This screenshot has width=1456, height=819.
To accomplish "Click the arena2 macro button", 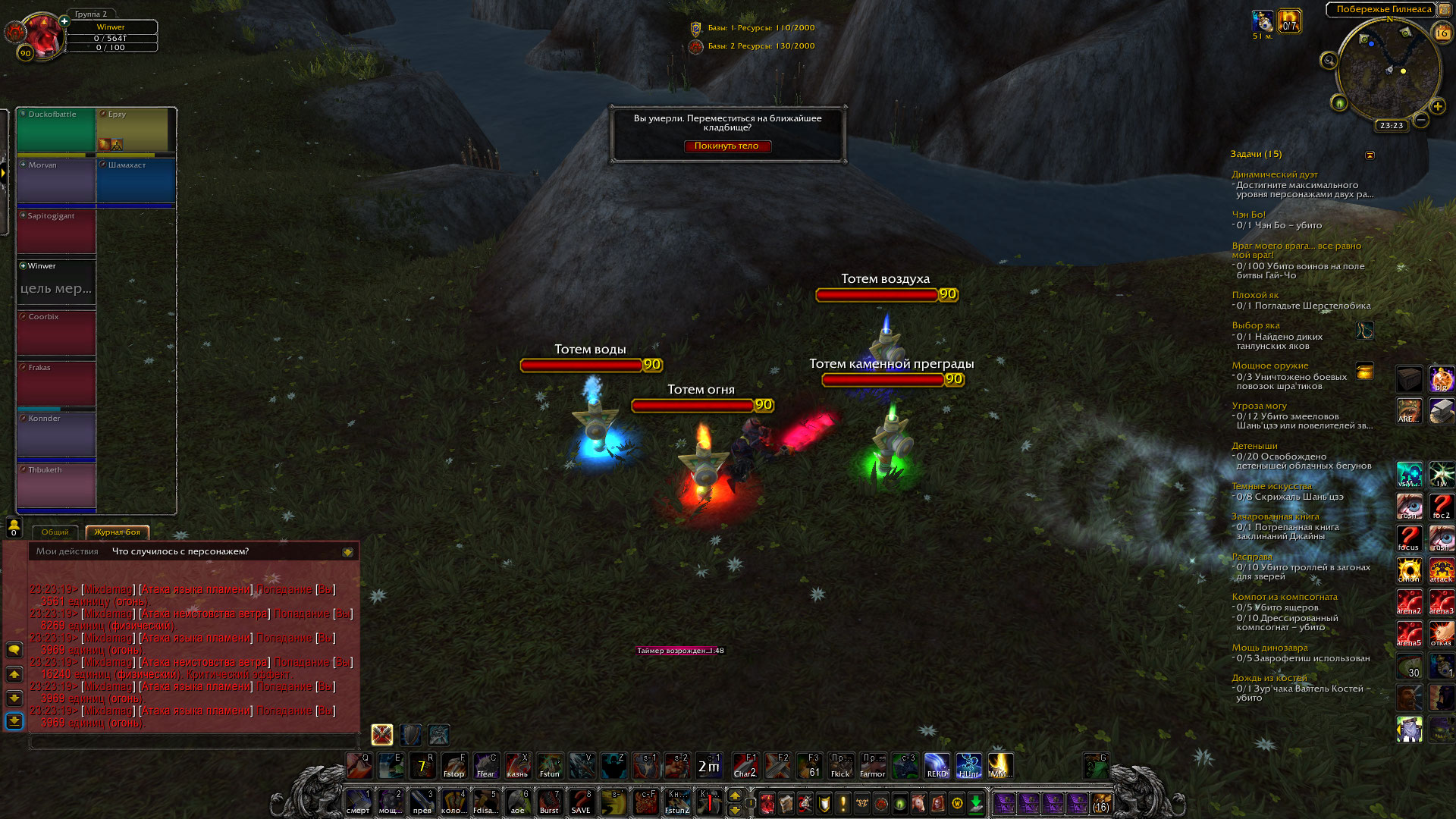I will coord(1409,602).
